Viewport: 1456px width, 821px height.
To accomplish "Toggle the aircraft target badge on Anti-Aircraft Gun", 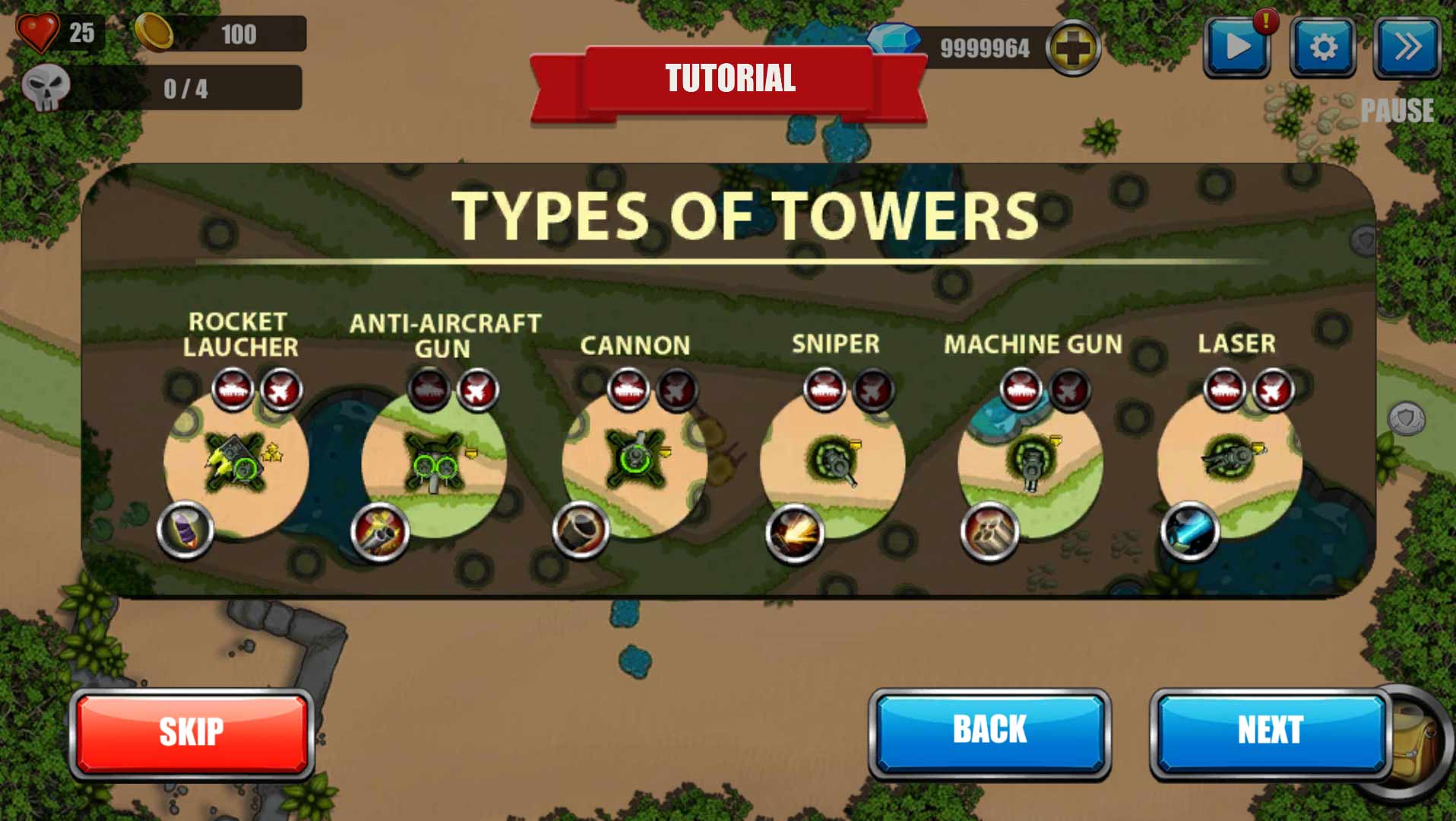I will 478,390.
